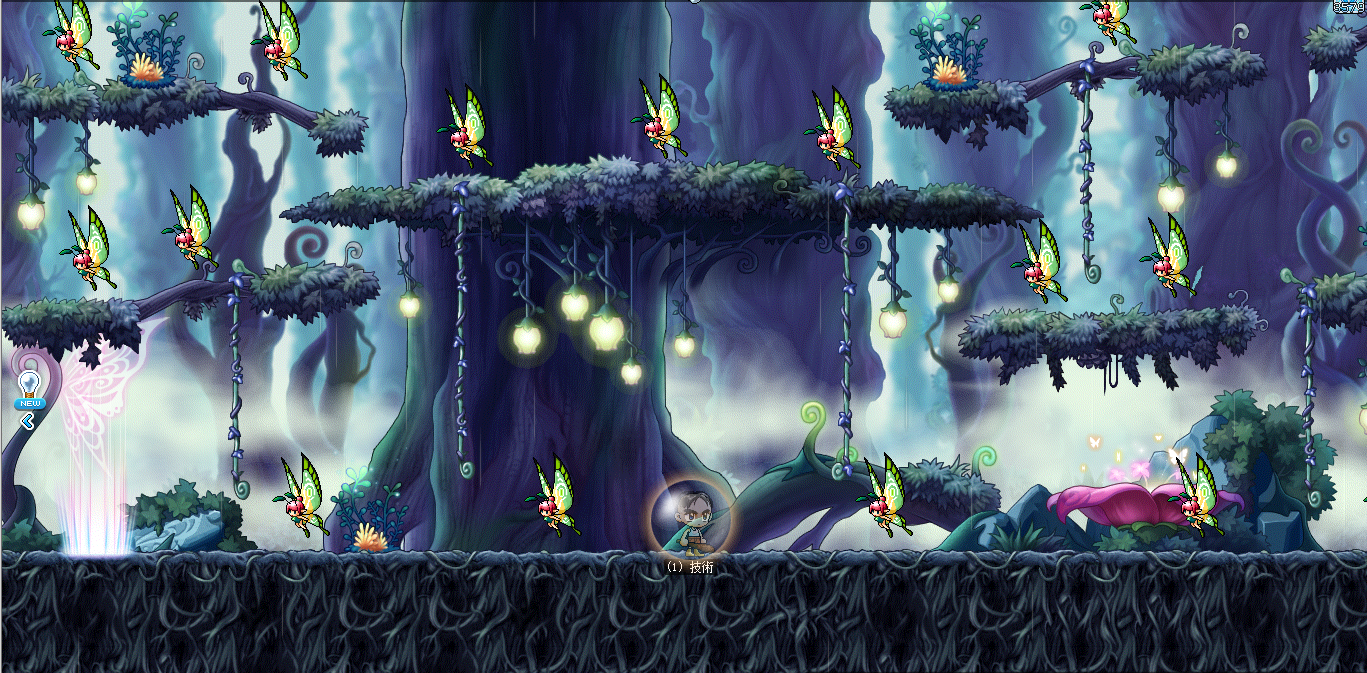Open the lightbulb NEW quest notifier
The image size is (1367, 673).
(x=29, y=386)
